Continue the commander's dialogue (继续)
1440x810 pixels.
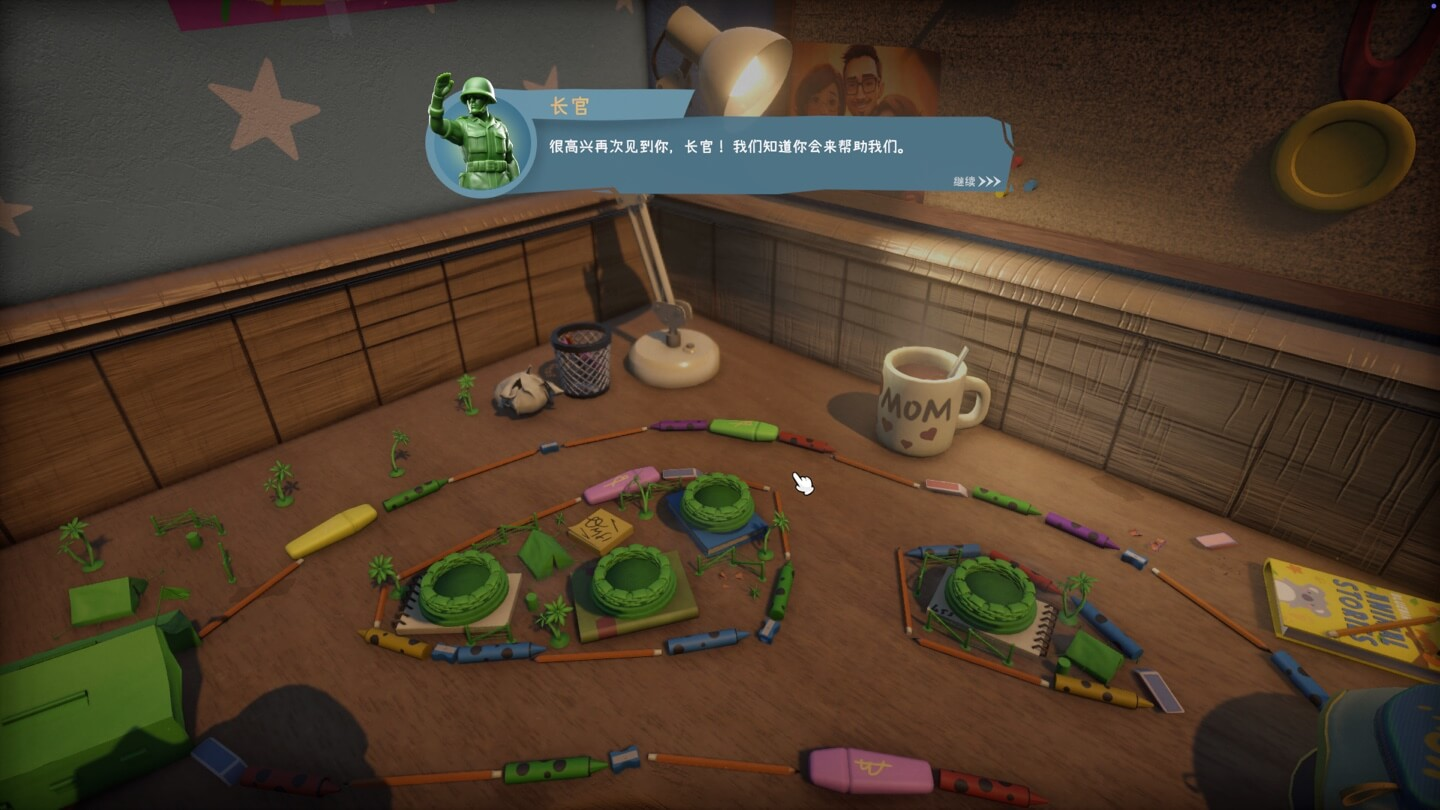click(x=976, y=182)
